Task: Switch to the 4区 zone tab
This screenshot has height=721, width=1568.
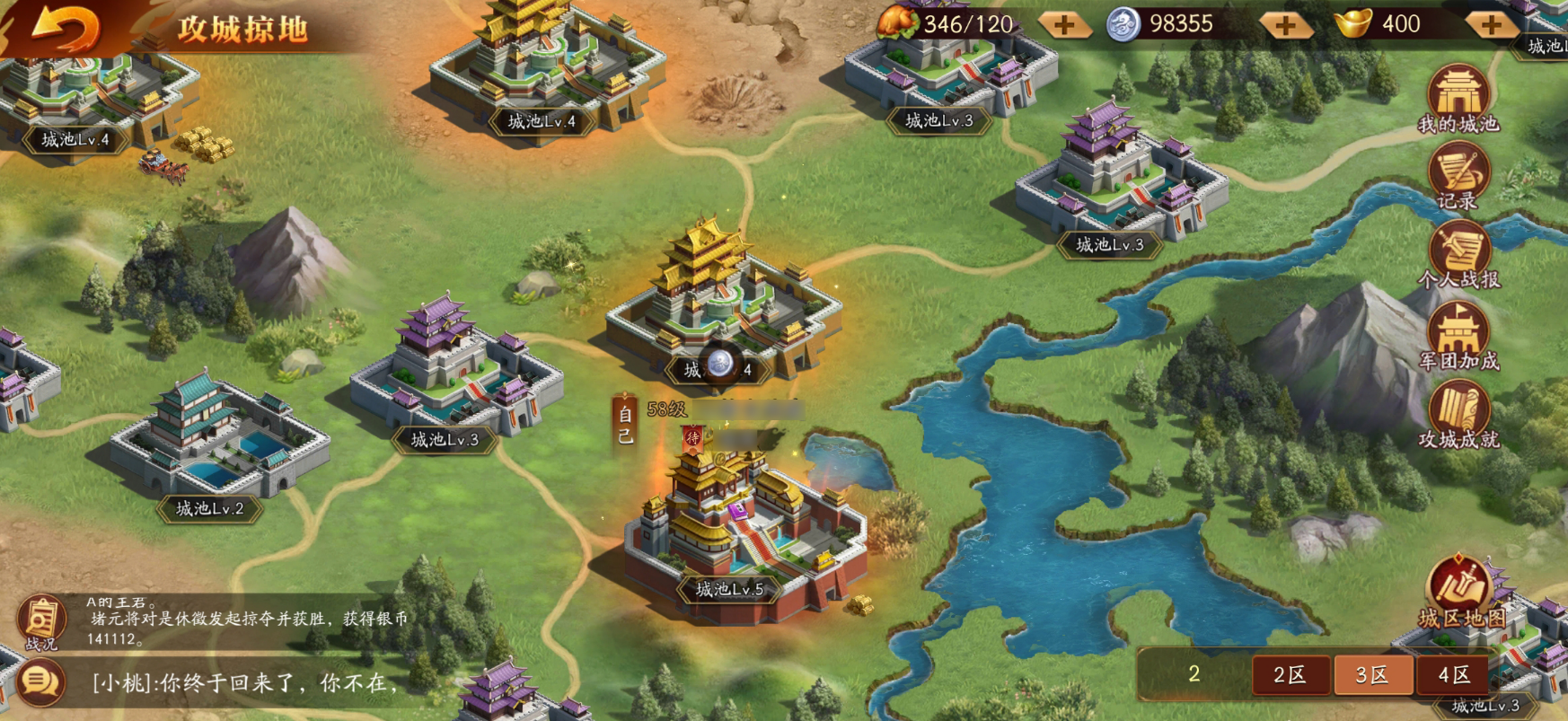Action: pos(1454,675)
